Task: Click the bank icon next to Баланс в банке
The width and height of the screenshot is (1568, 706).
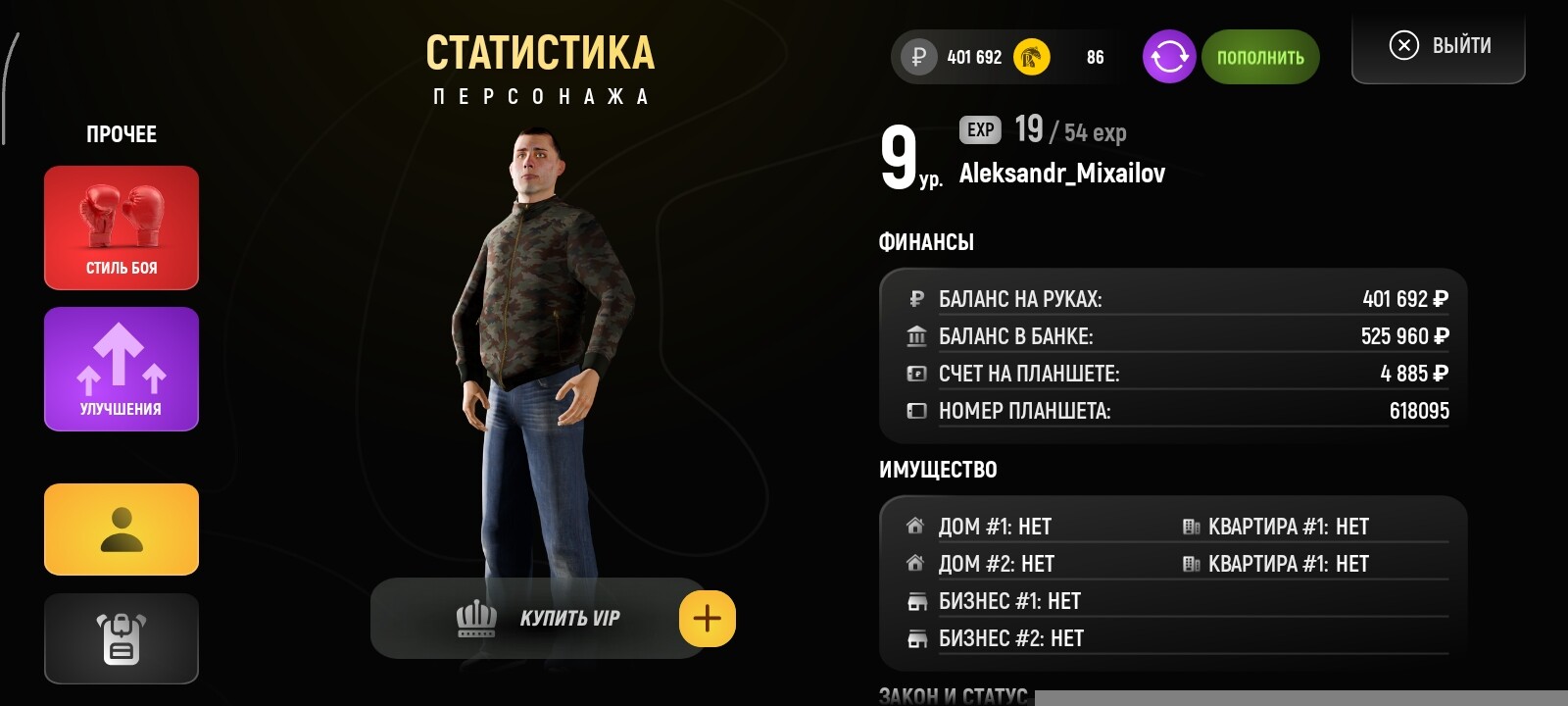Action: point(915,335)
